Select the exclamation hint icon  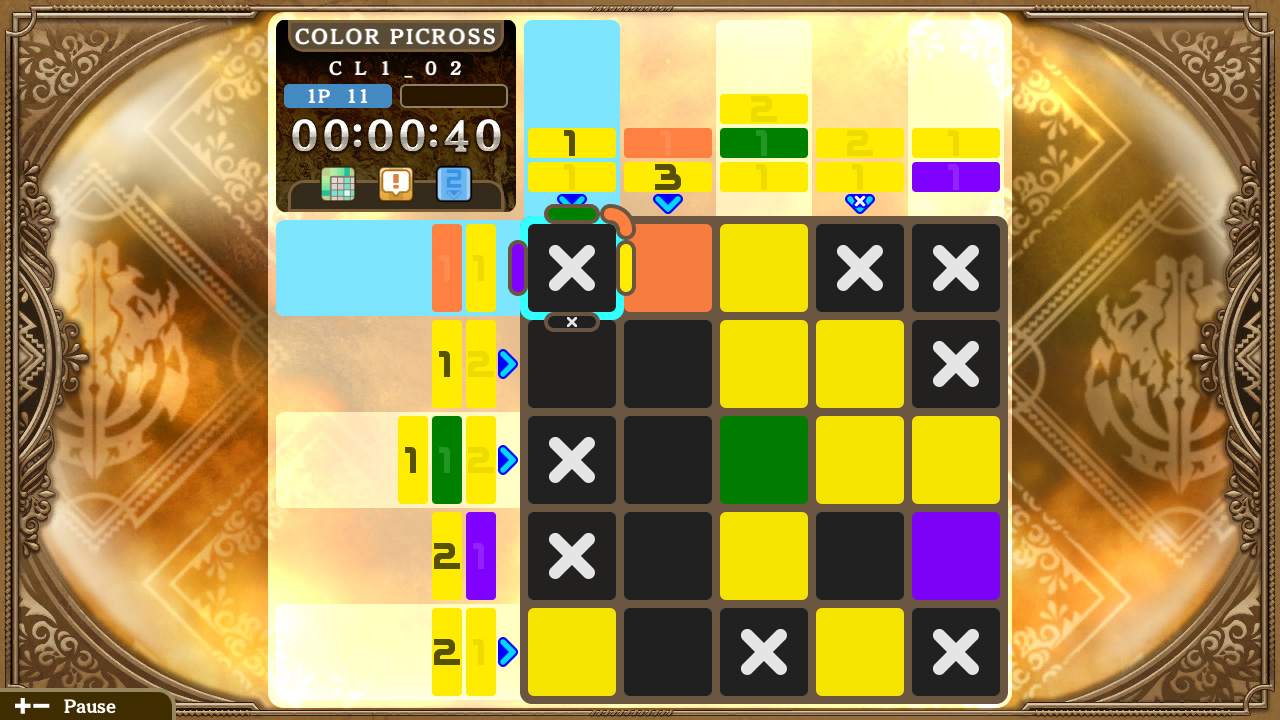coord(395,185)
